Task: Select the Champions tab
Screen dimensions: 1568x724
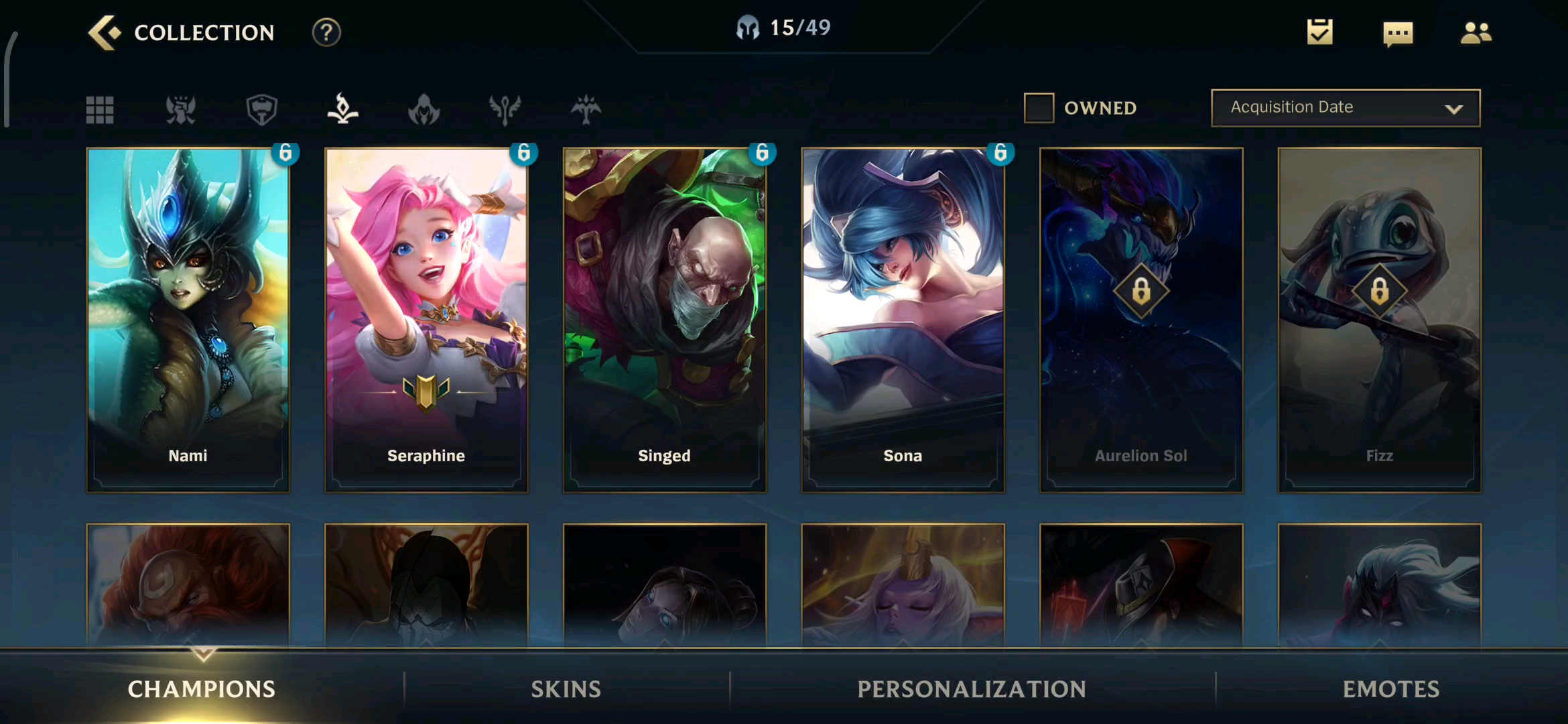Action: point(202,689)
